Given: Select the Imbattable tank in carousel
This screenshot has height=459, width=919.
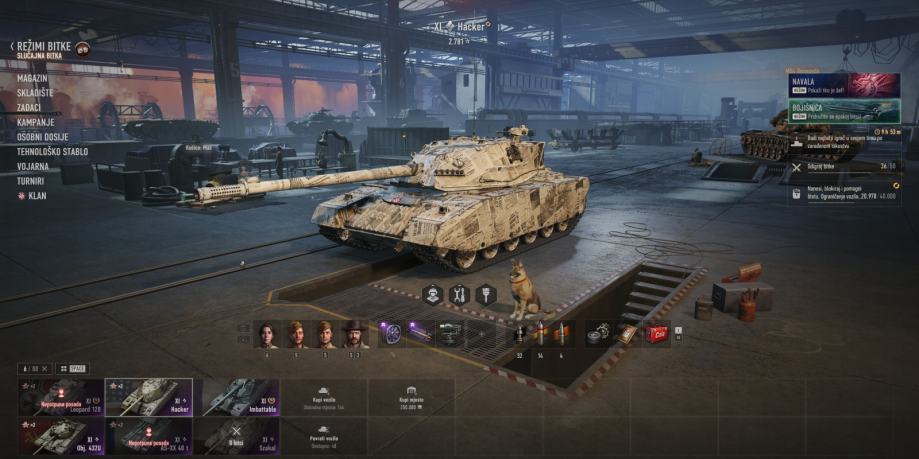Looking at the screenshot, I should tap(238, 397).
